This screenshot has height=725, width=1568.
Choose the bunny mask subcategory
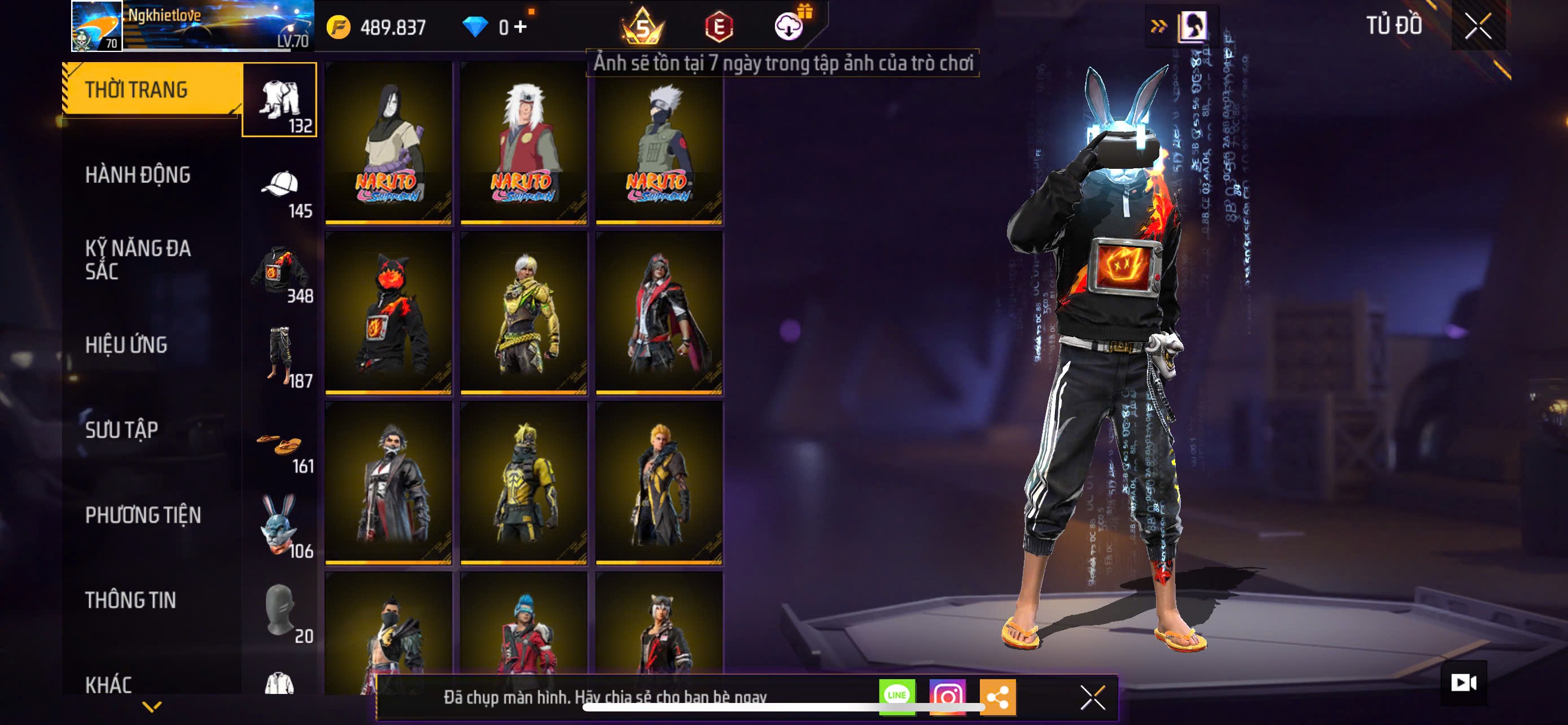[x=280, y=525]
